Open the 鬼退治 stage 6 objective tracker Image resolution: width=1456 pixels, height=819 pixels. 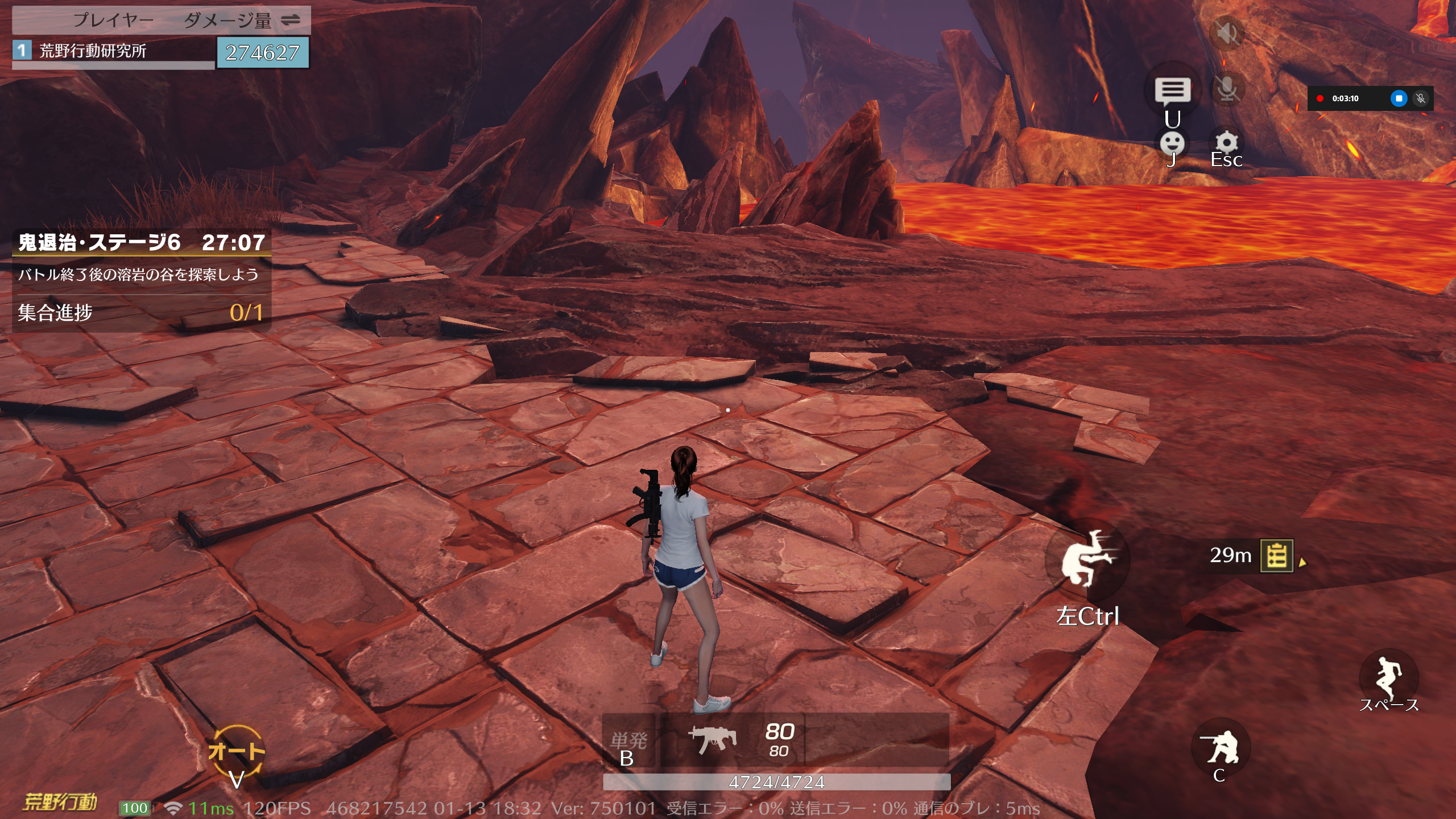[x=141, y=243]
